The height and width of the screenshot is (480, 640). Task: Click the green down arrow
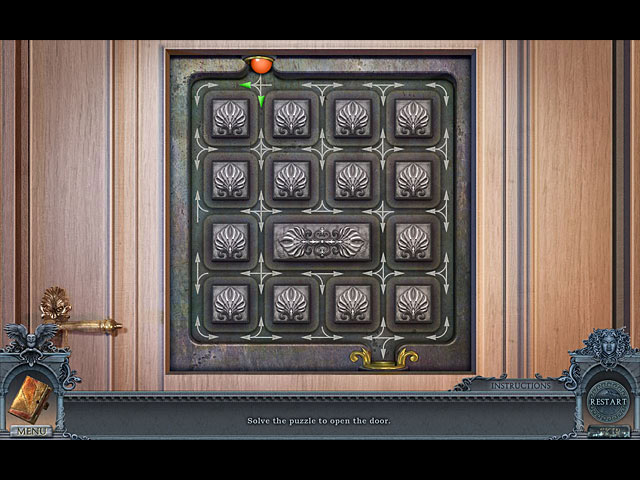[261, 100]
